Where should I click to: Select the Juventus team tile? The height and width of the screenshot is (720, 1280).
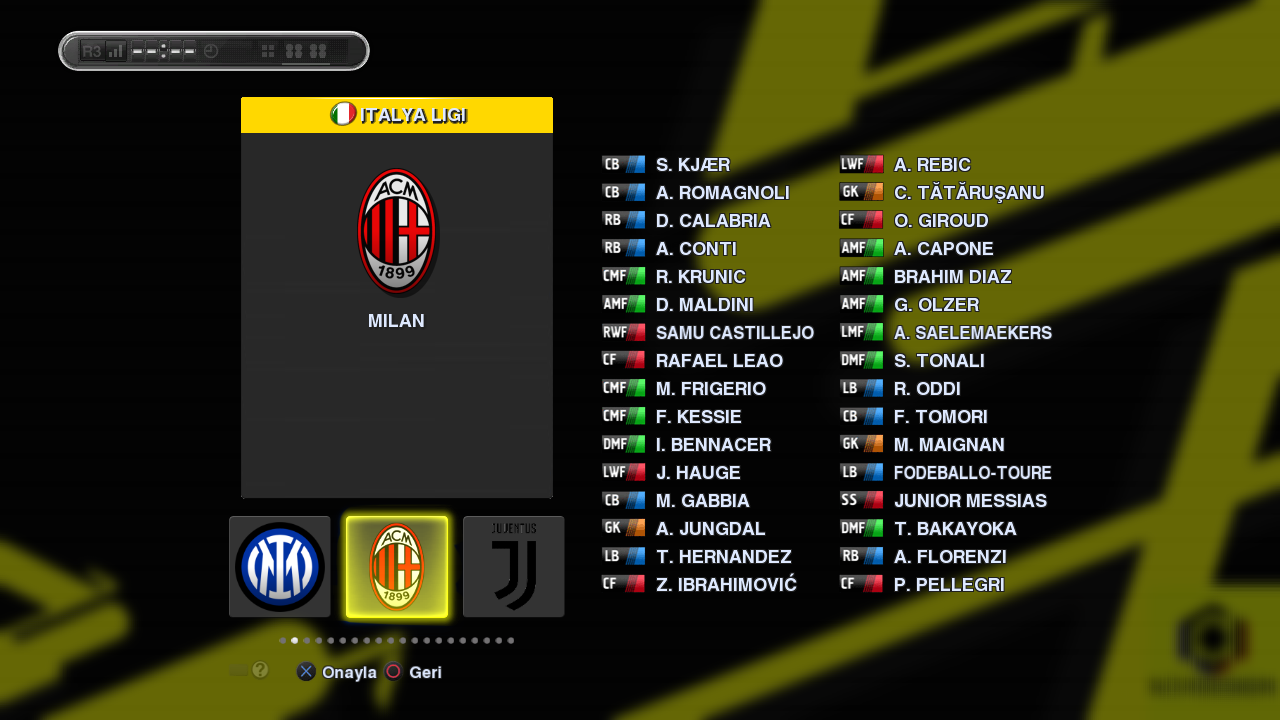(513, 566)
